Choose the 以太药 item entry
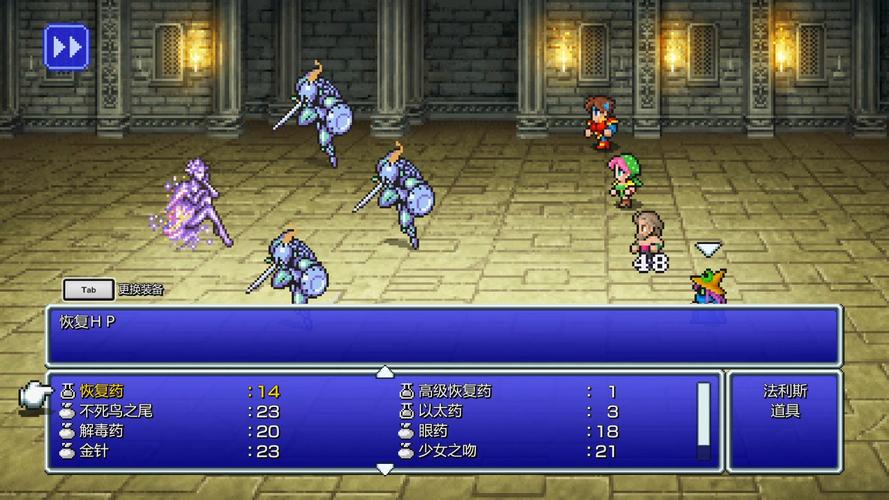 [x=440, y=411]
